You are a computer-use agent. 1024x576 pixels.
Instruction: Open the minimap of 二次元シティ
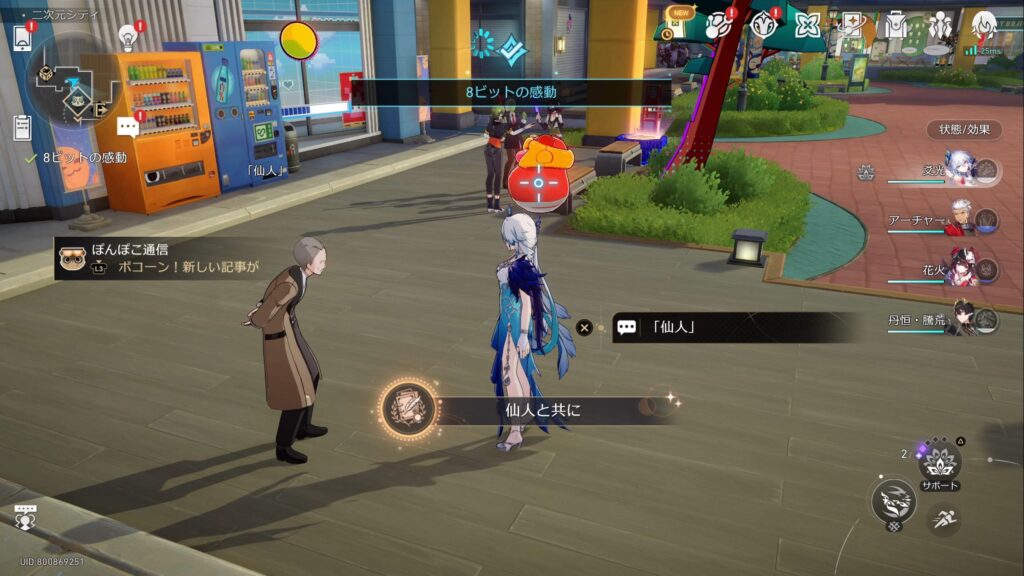[68, 78]
